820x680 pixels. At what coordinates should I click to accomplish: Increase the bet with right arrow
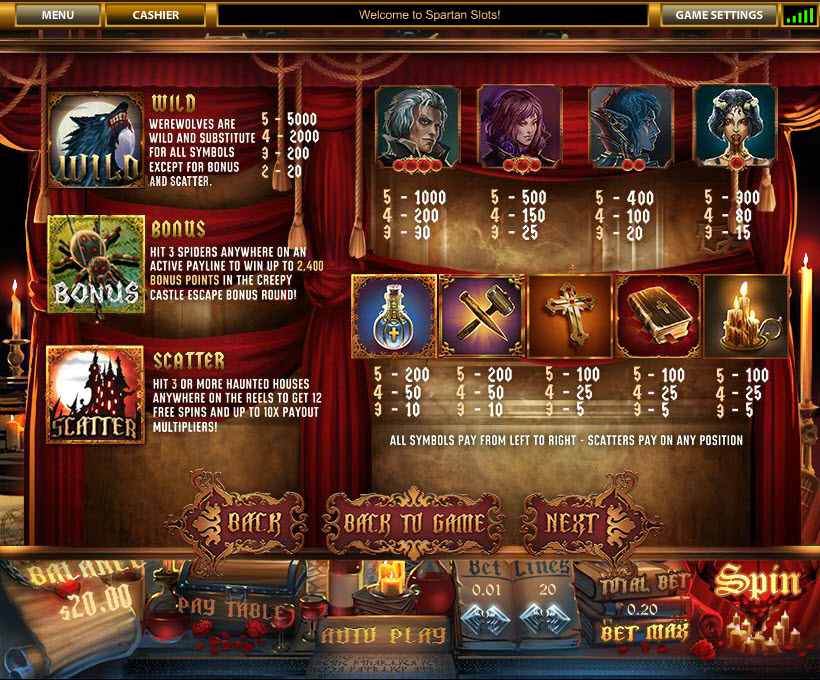[x=500, y=618]
